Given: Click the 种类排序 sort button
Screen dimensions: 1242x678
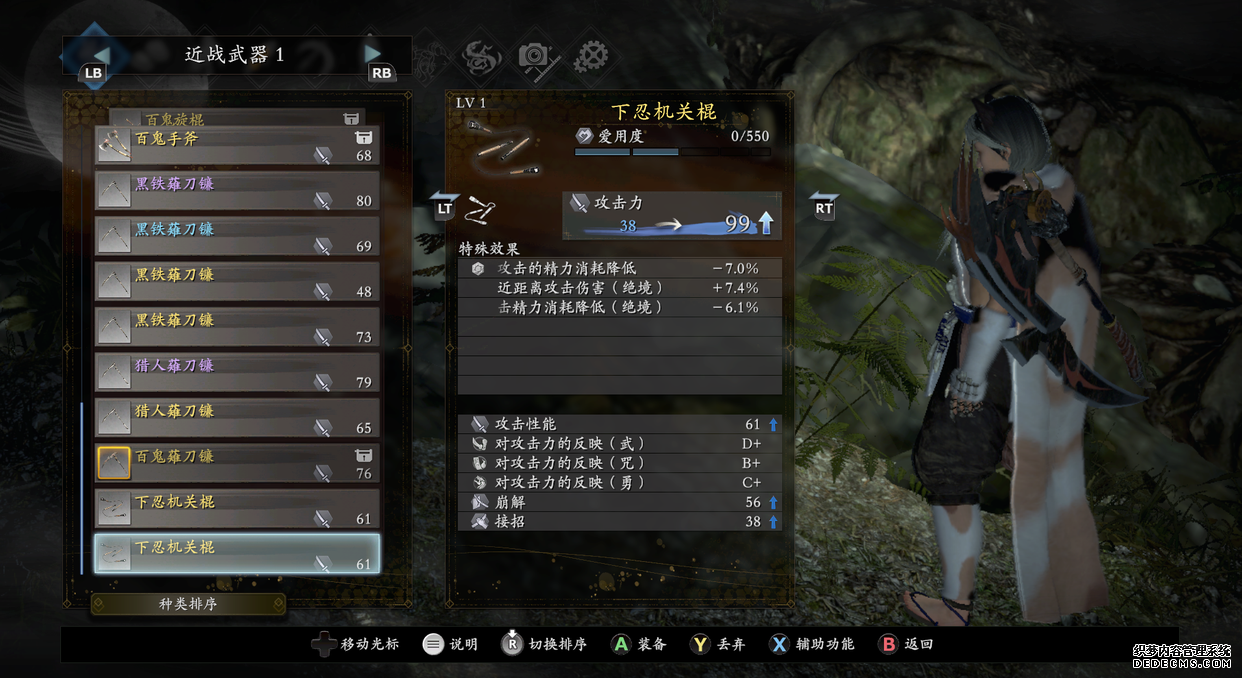Looking at the screenshot, I should click(188, 604).
